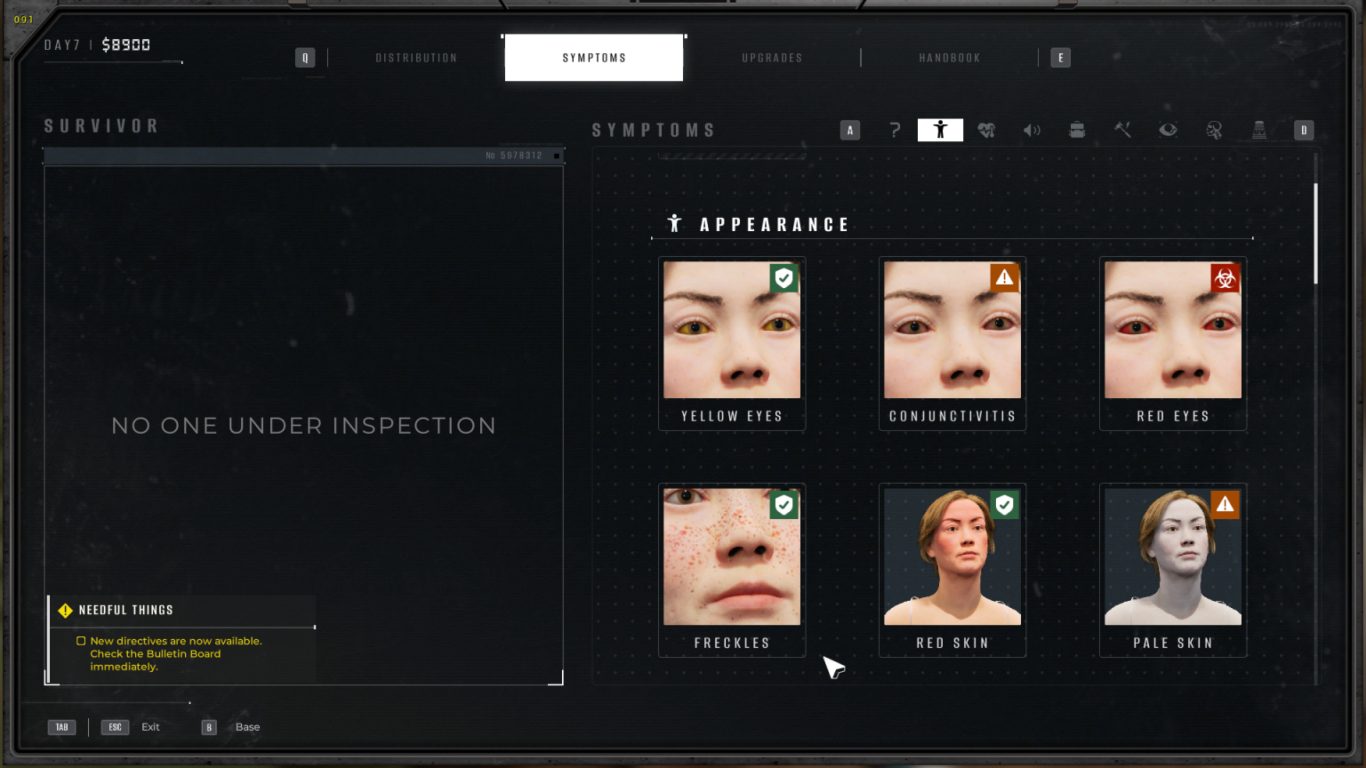1366x768 pixels.
Task: Open the Red Skin symptom card
Action: (952, 570)
